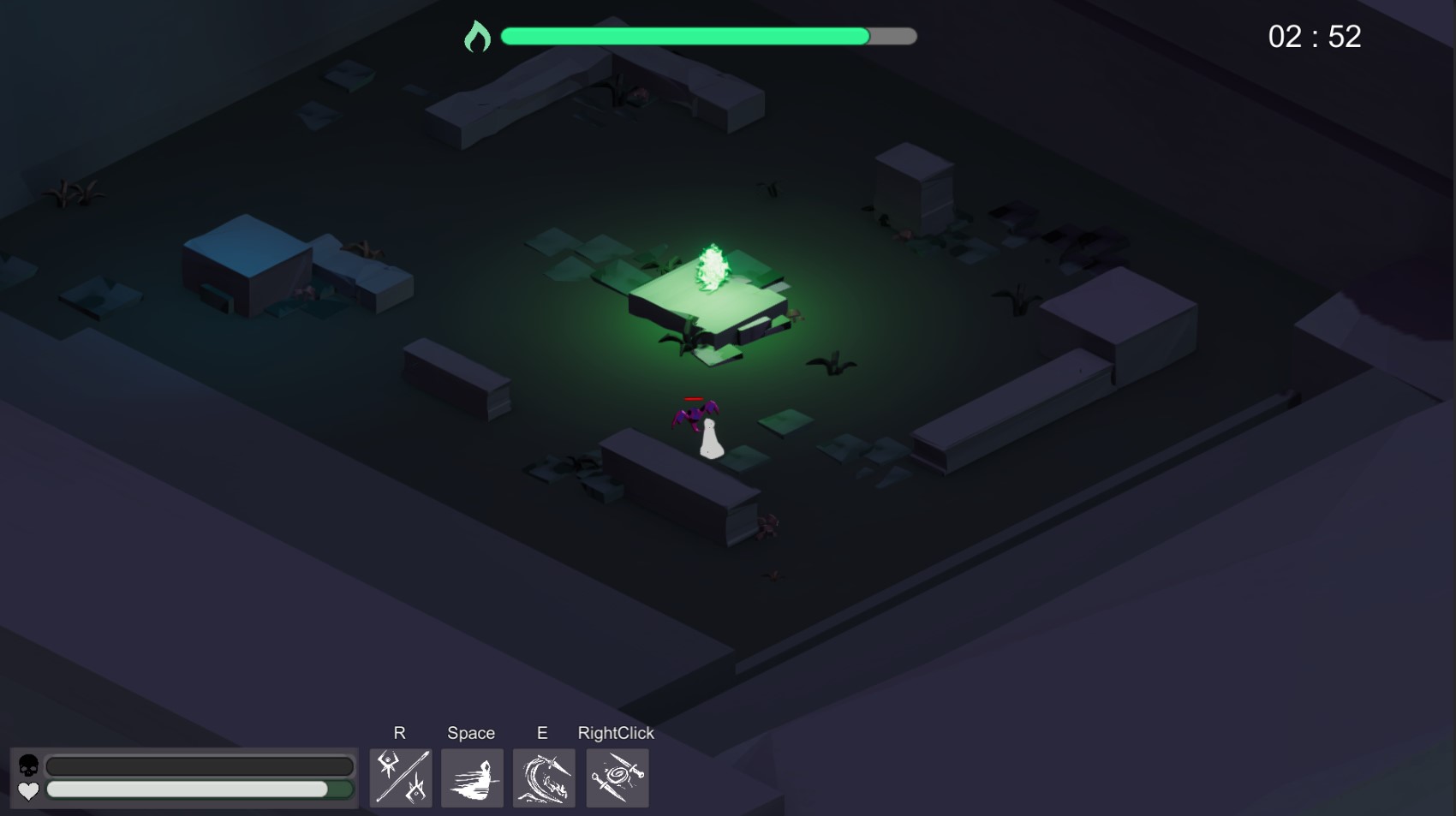Activate the Space dash ability icon
Viewport: 1456px width, 816px height.
coord(471,777)
